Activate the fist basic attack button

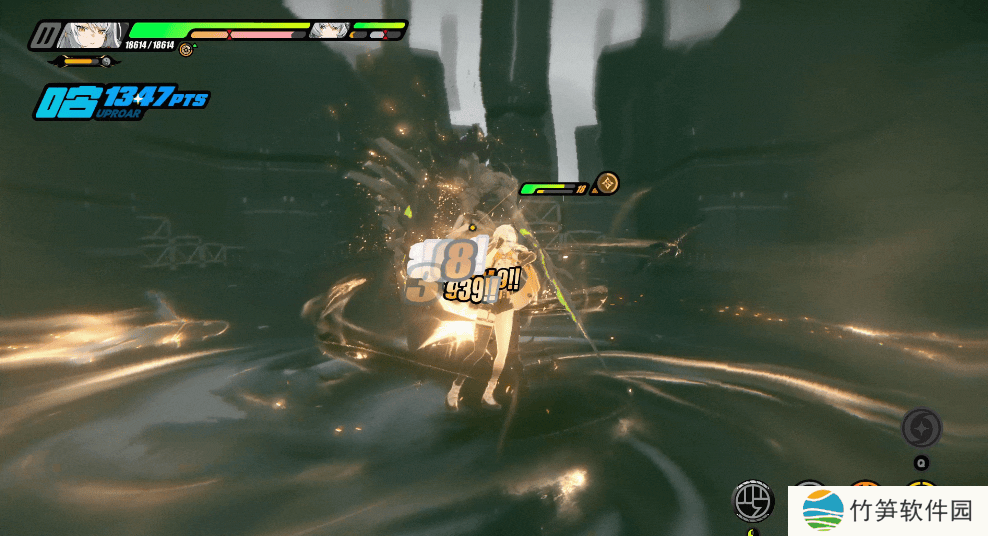pos(751,501)
